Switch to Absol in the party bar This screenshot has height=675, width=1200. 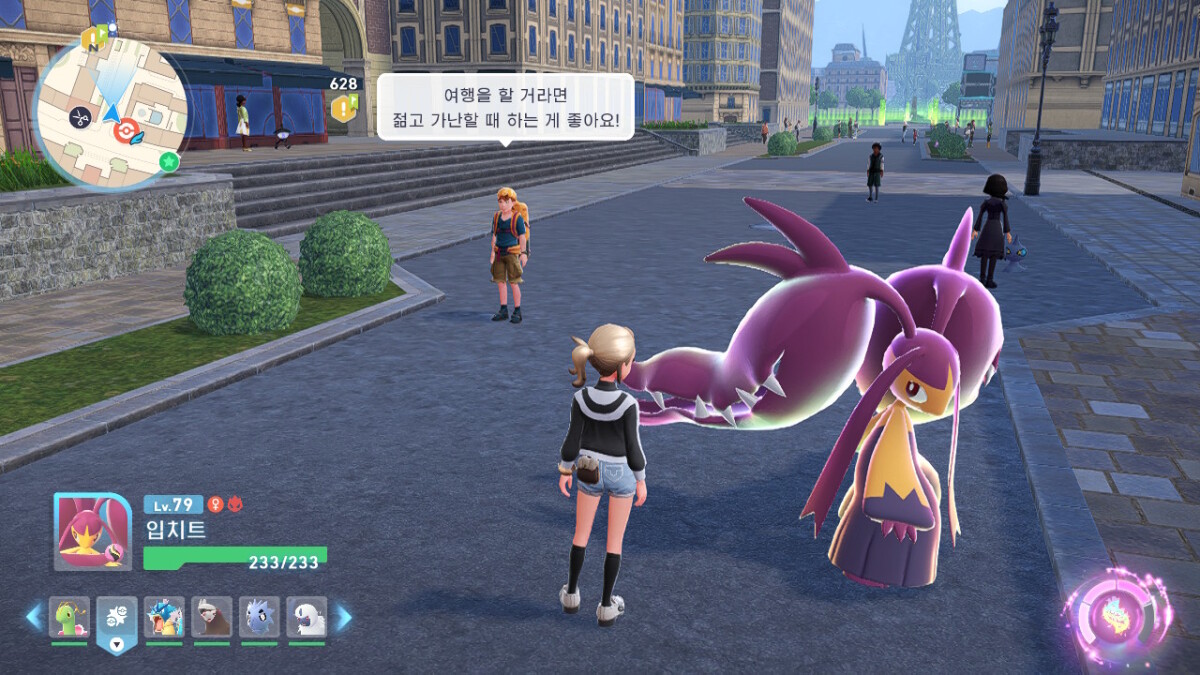(307, 617)
